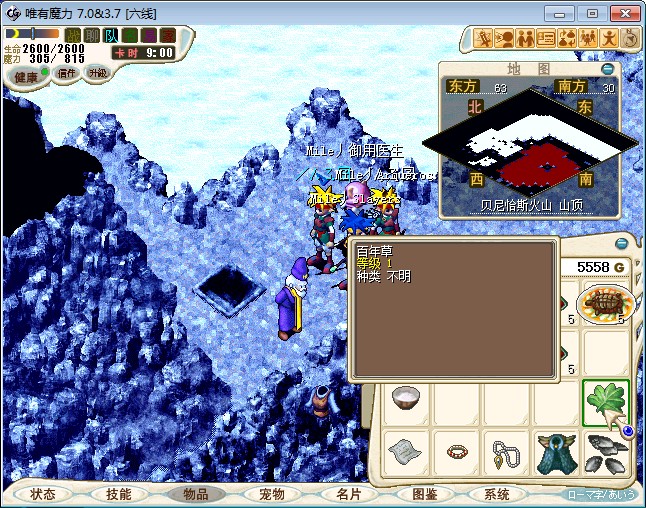Collapse the 地图 map panel
This screenshot has width=646, height=508.
[x=607, y=69]
